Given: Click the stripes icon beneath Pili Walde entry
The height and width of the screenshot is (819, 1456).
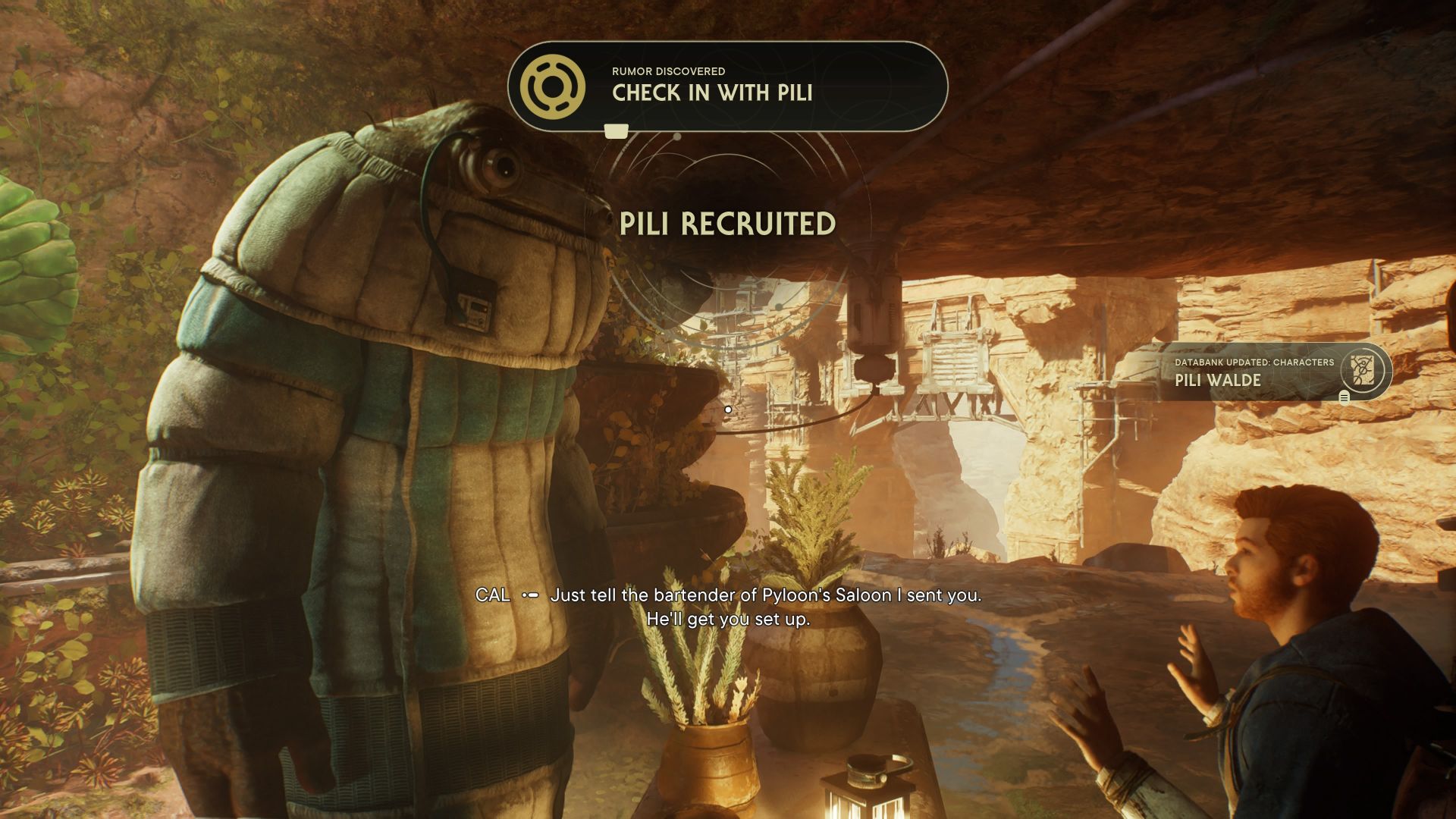Looking at the screenshot, I should tap(1344, 397).
